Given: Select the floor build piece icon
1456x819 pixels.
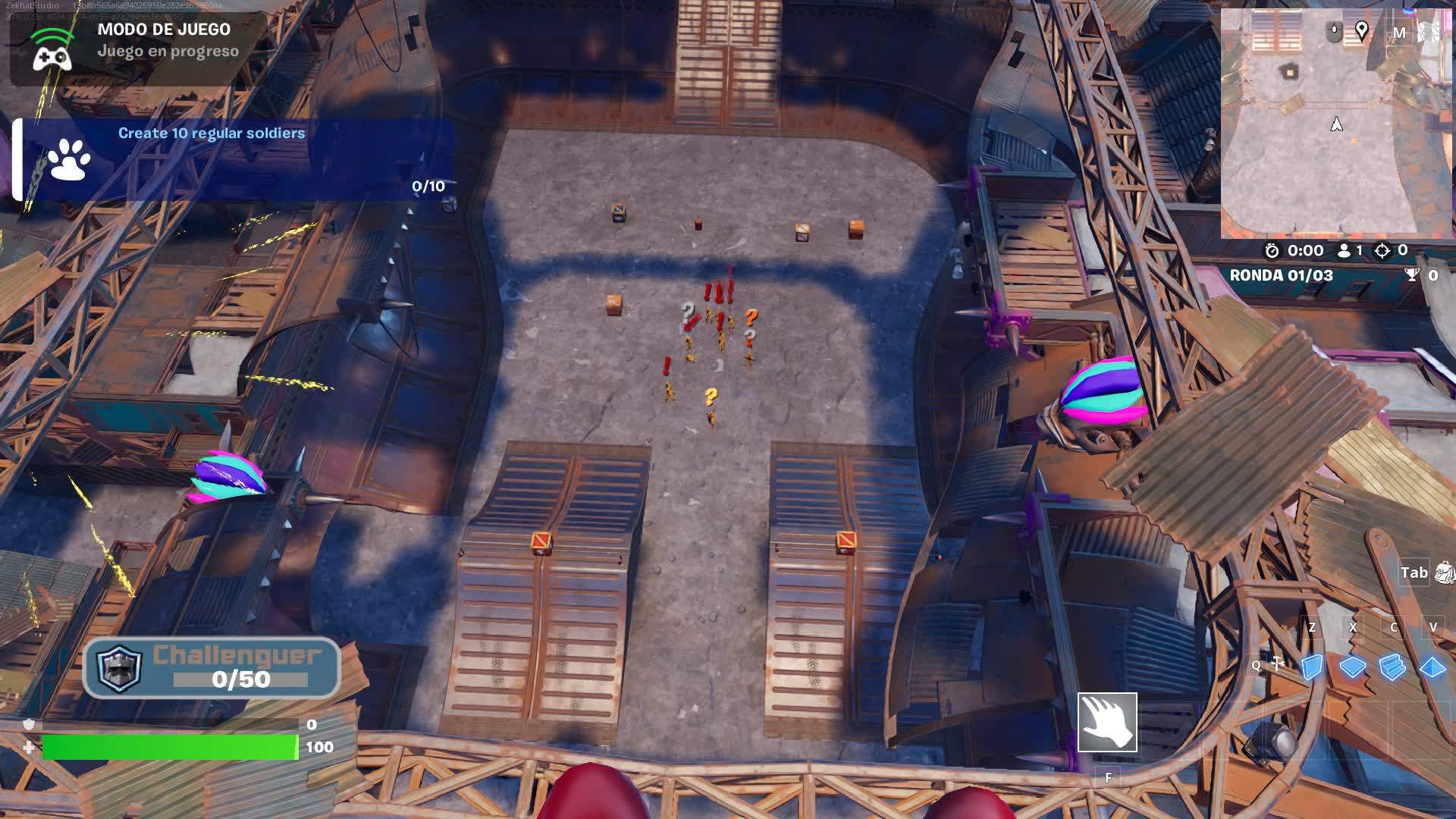Looking at the screenshot, I should 1352,666.
